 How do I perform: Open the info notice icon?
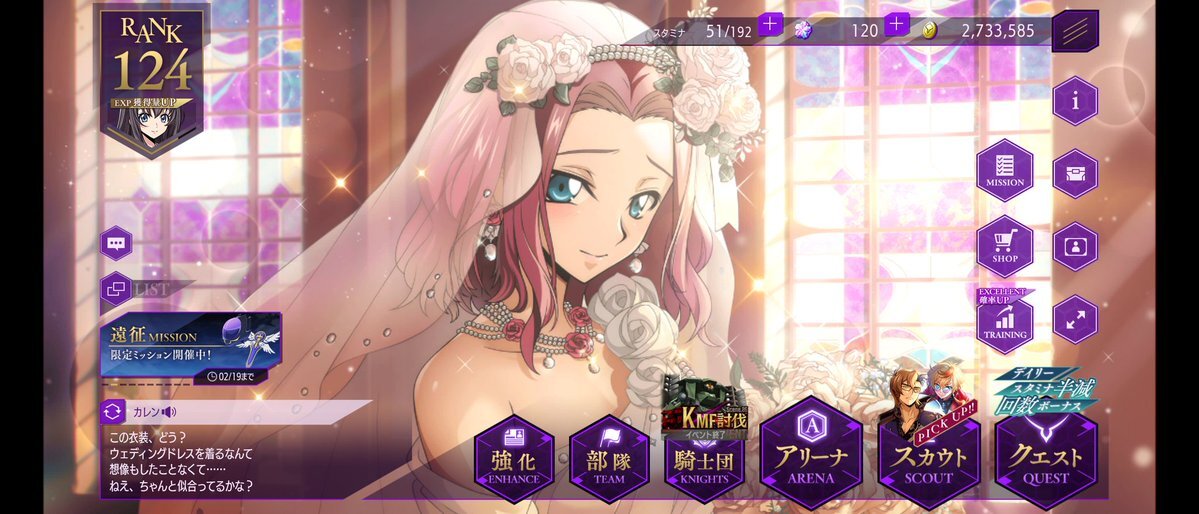[x=1075, y=101]
